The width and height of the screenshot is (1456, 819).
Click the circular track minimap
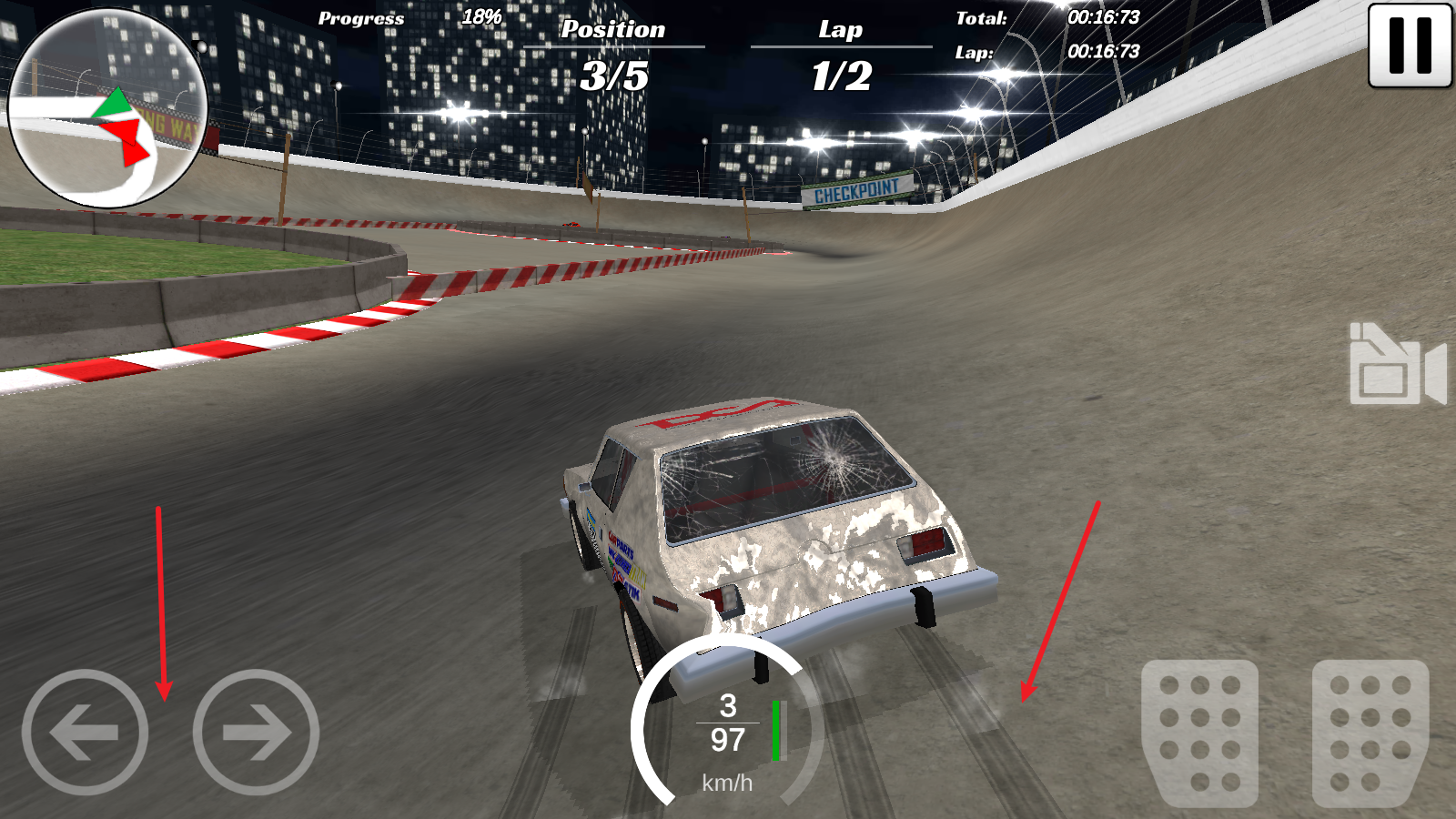click(107, 109)
